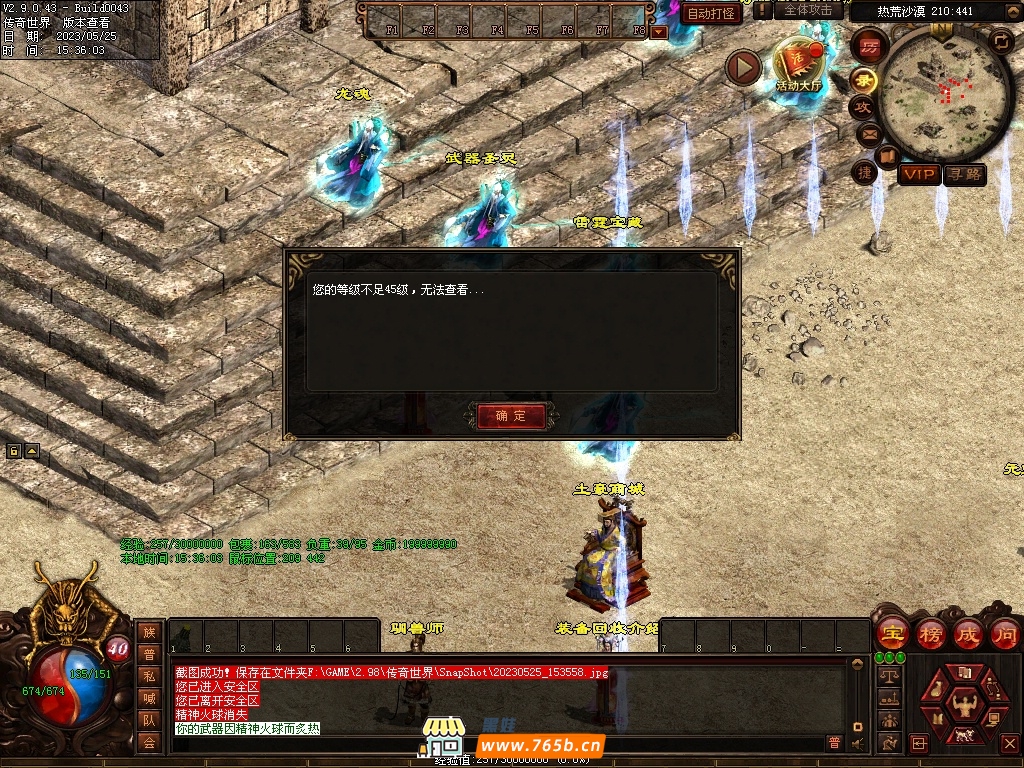Activate 寻路 pathfinding
Viewport: 1024px width, 768px height.
click(x=965, y=174)
